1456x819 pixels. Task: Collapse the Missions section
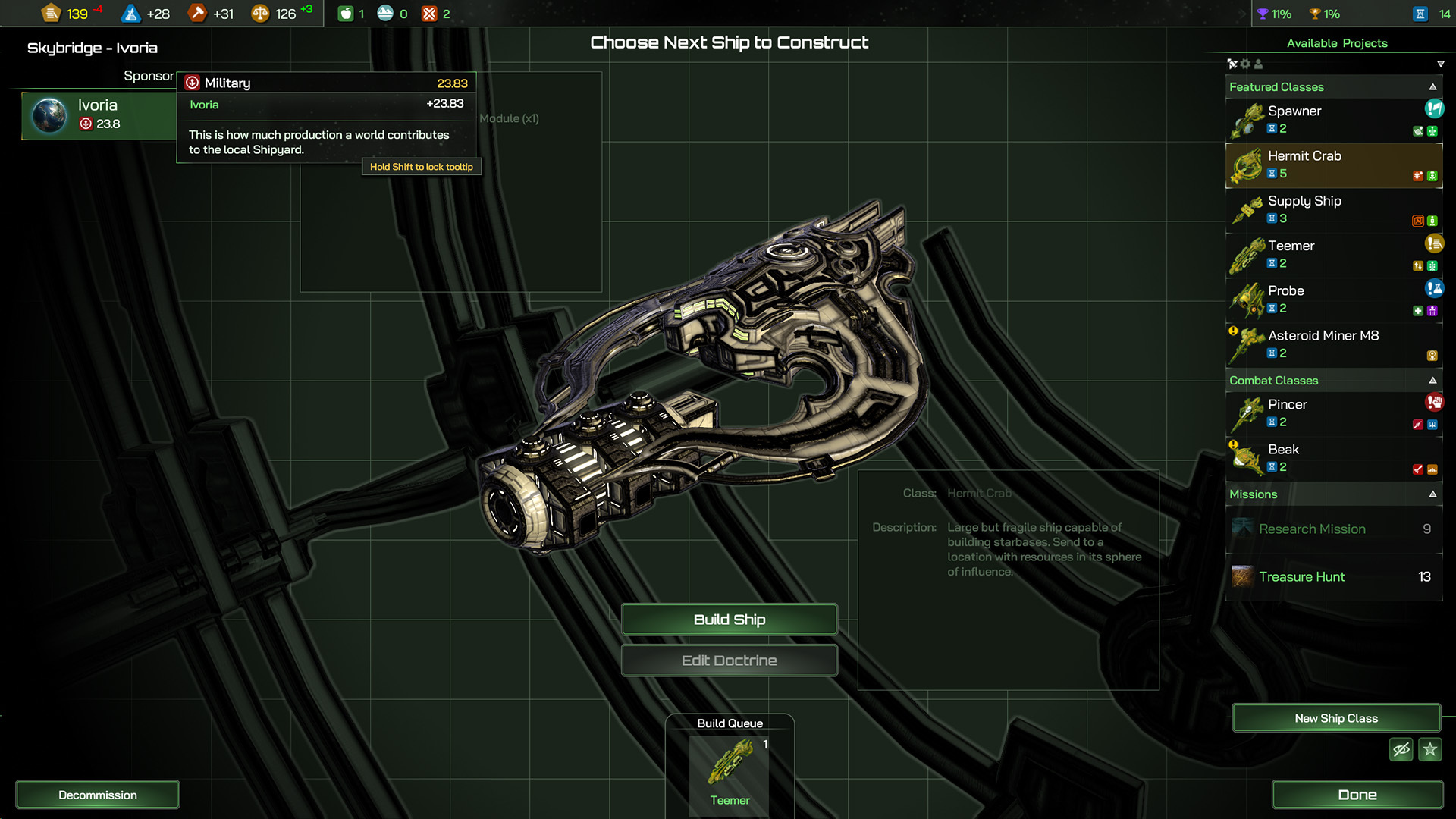pos(1432,494)
